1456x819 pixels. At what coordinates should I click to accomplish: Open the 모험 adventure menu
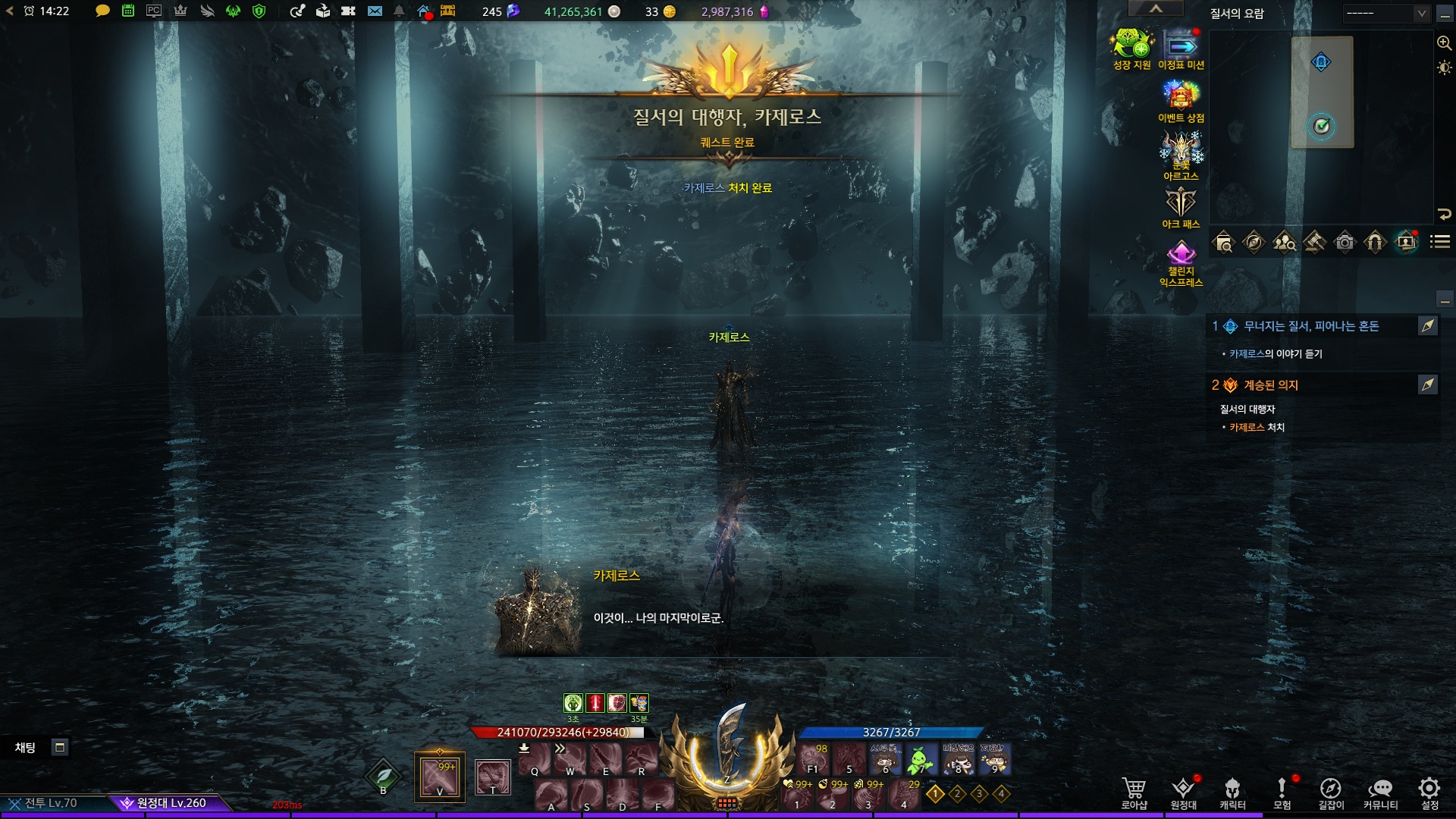(x=1282, y=792)
